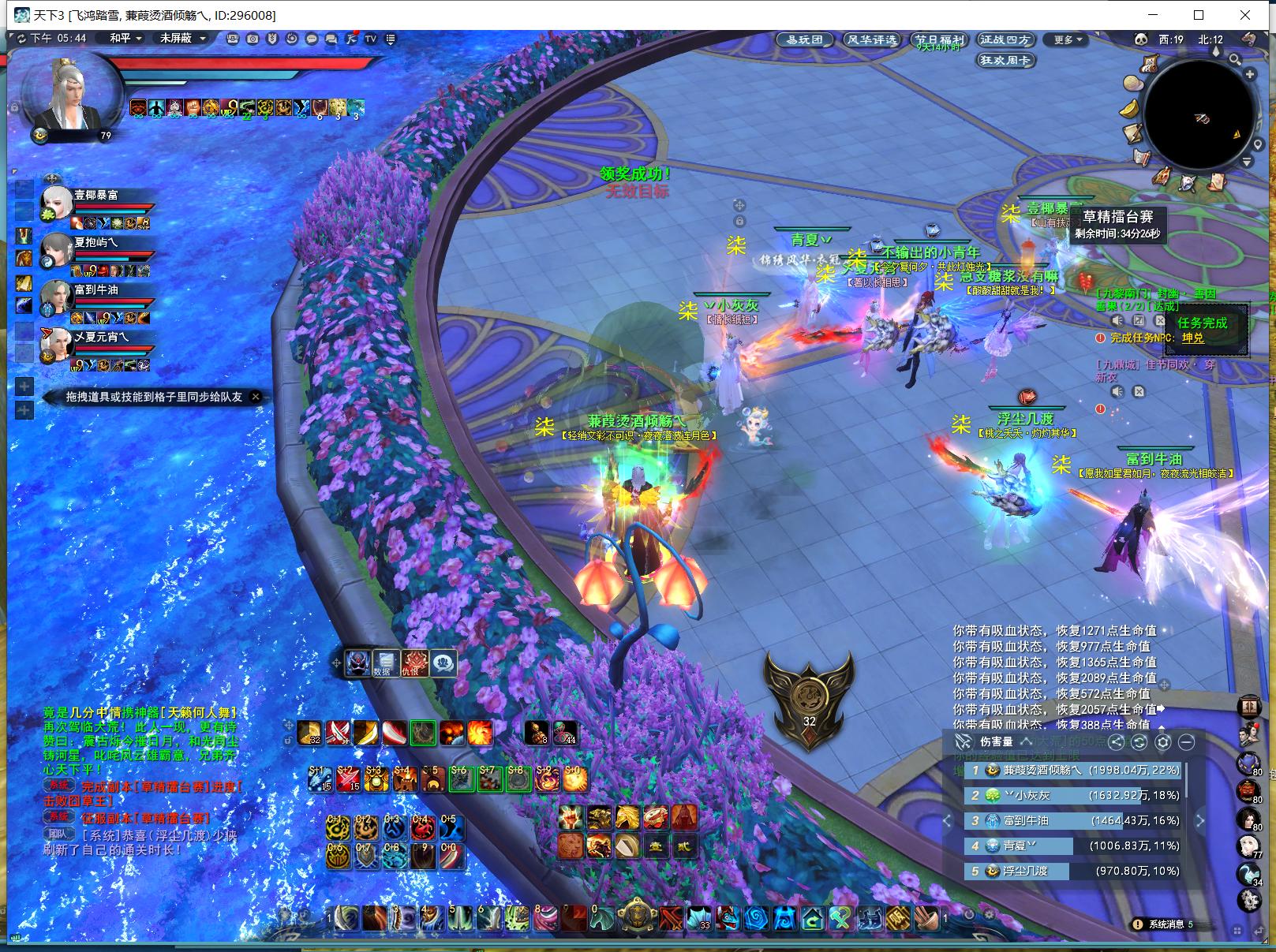Click the camera screenshot icon

click(253, 39)
